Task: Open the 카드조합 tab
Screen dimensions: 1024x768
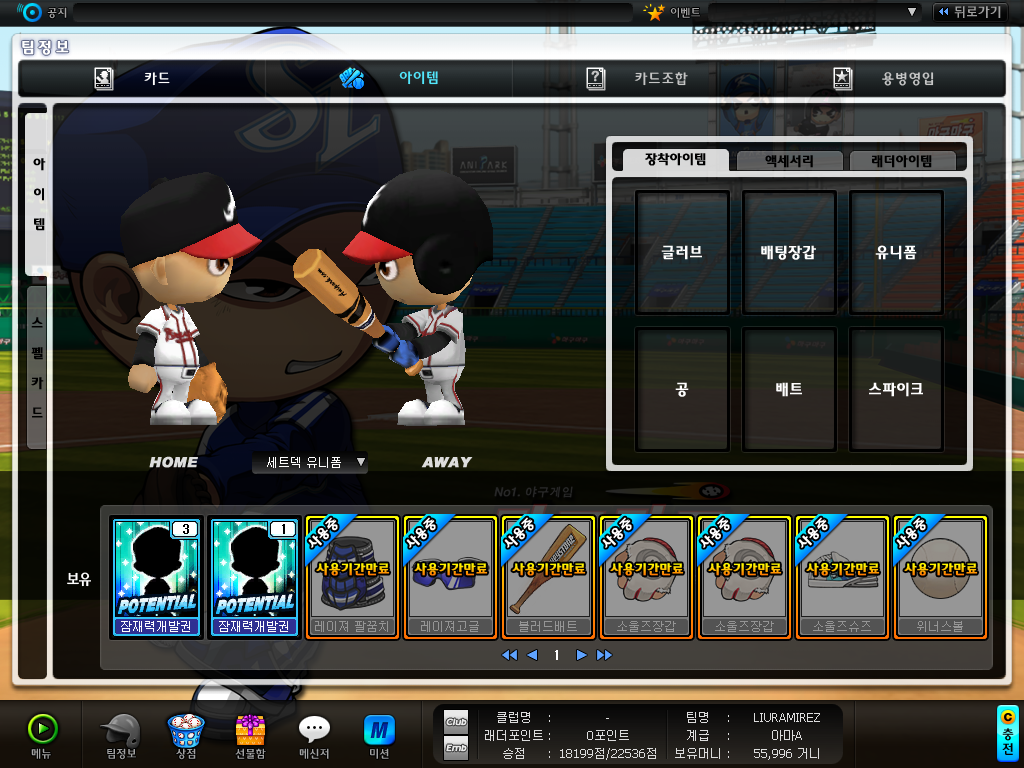Action: tap(637, 78)
